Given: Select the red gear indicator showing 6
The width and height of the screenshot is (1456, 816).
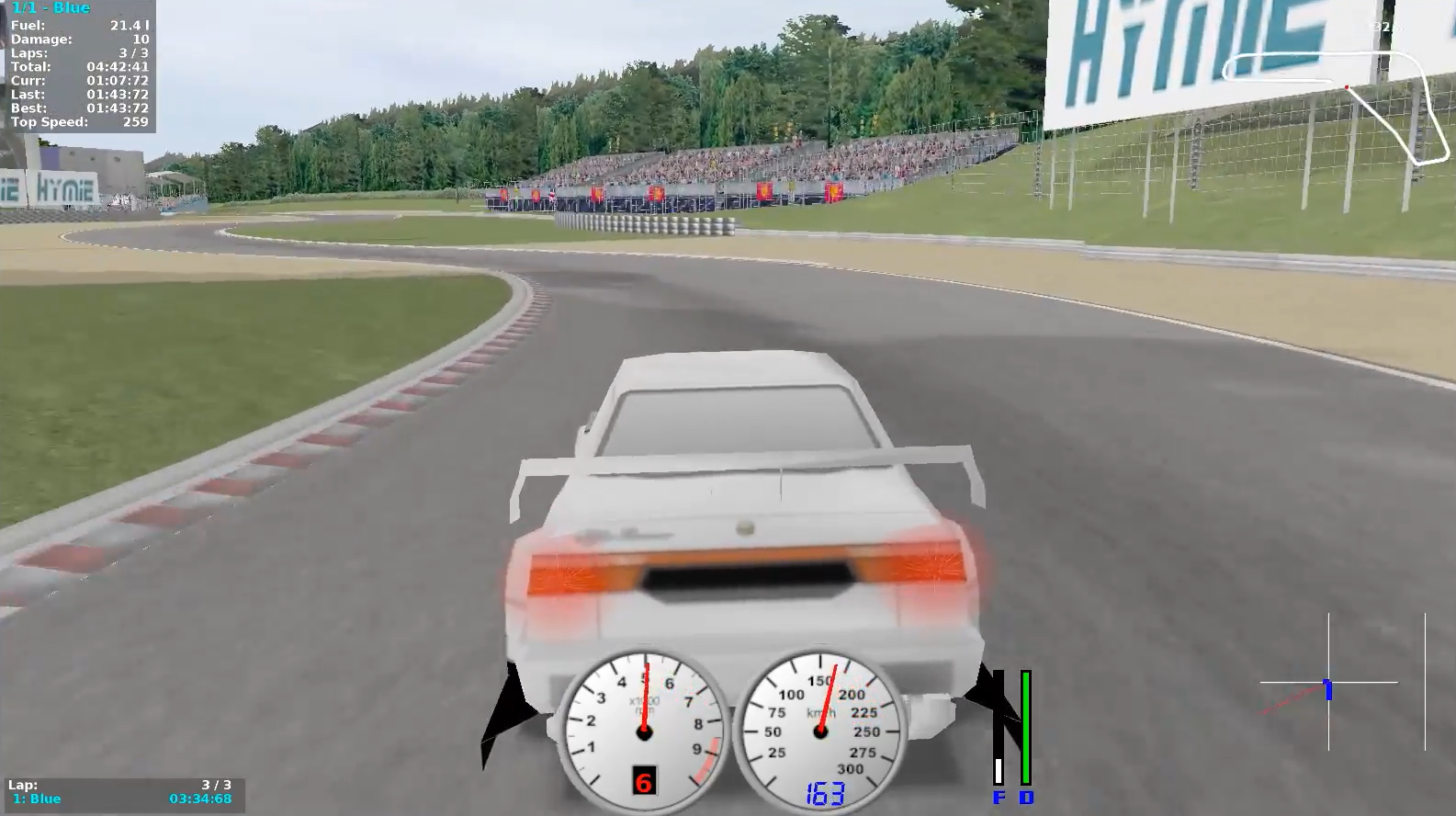Looking at the screenshot, I should 643,781.
